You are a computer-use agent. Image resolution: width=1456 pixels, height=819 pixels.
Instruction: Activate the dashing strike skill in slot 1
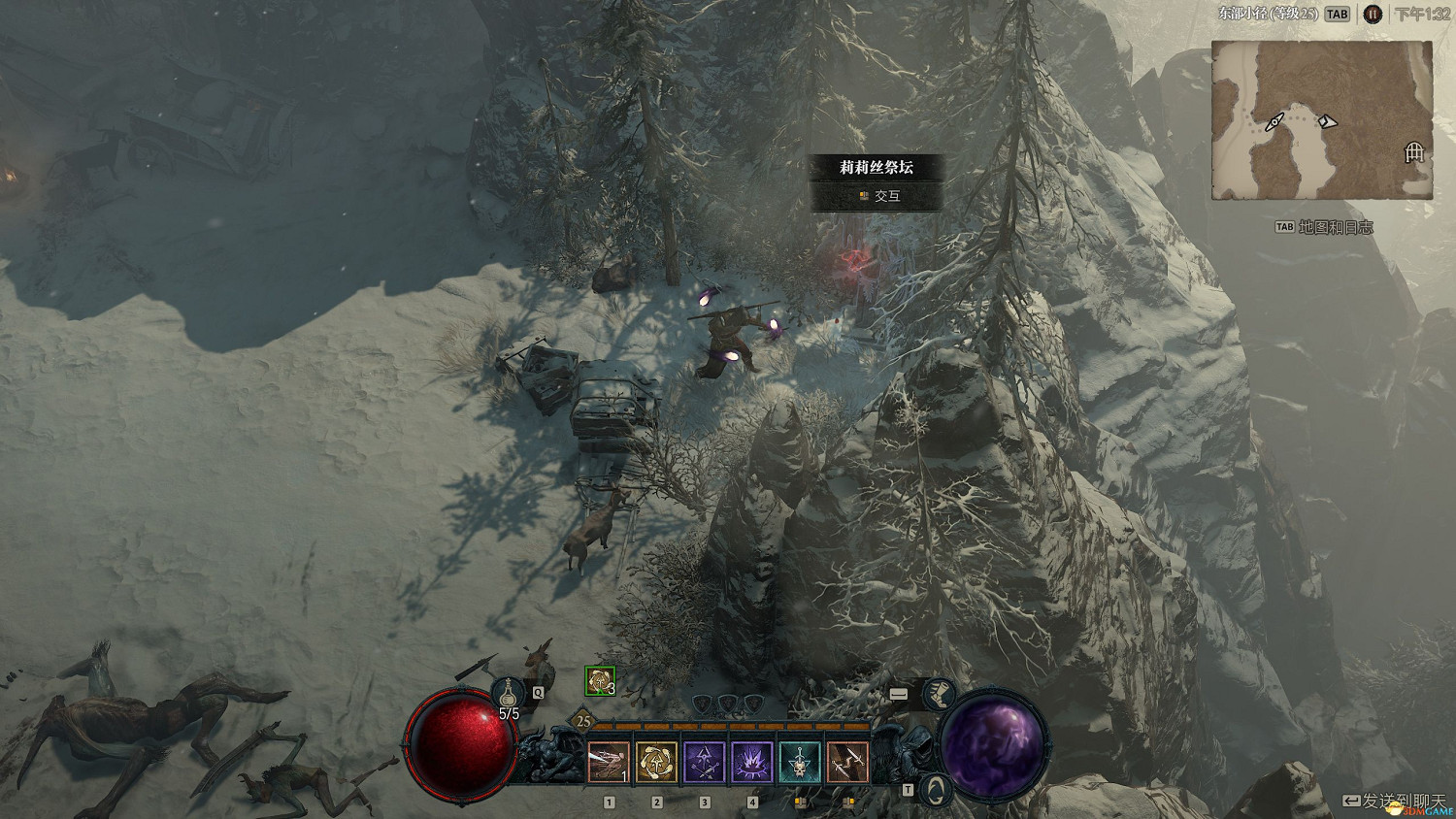[x=609, y=762]
